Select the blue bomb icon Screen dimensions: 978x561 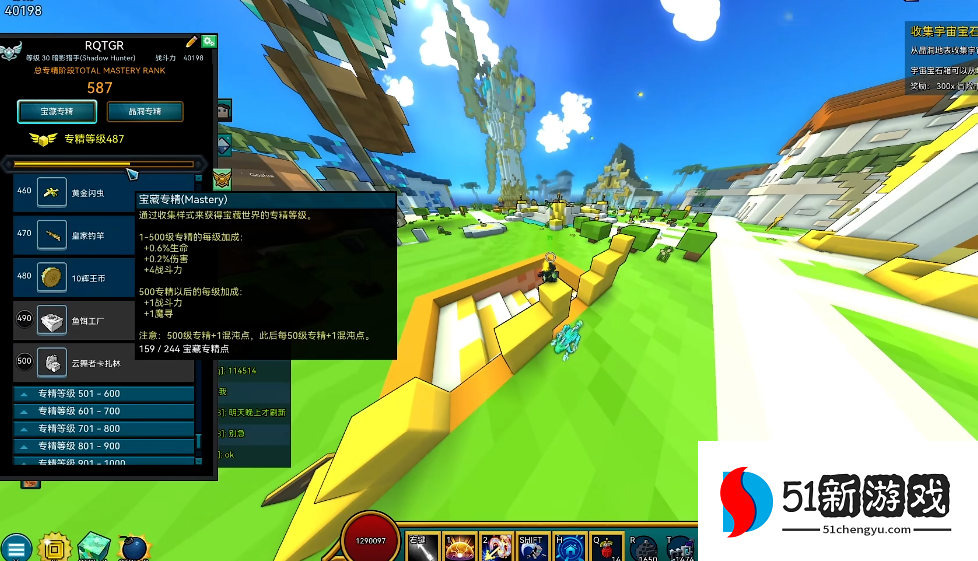133,546
